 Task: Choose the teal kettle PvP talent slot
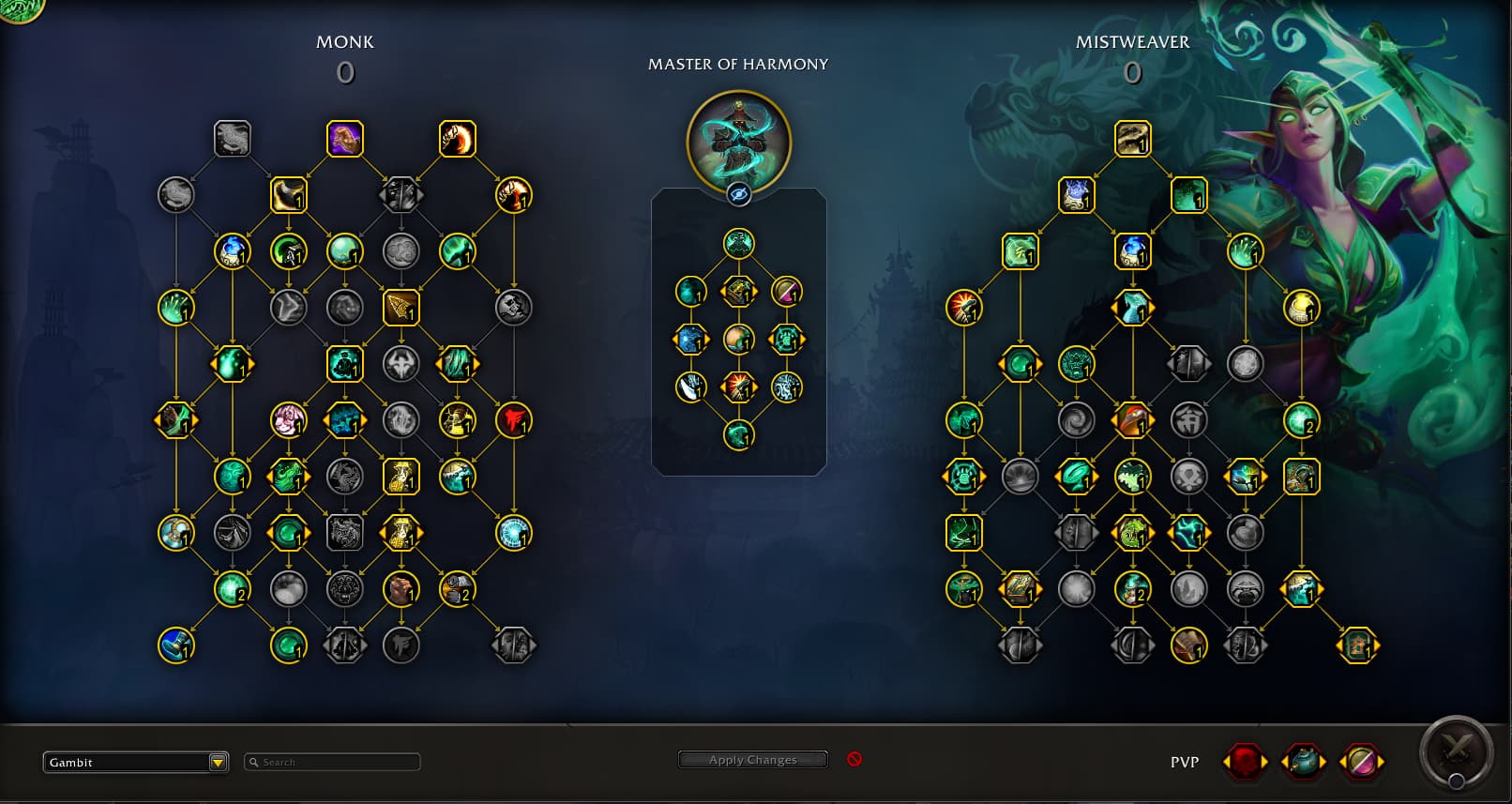click(x=1303, y=762)
